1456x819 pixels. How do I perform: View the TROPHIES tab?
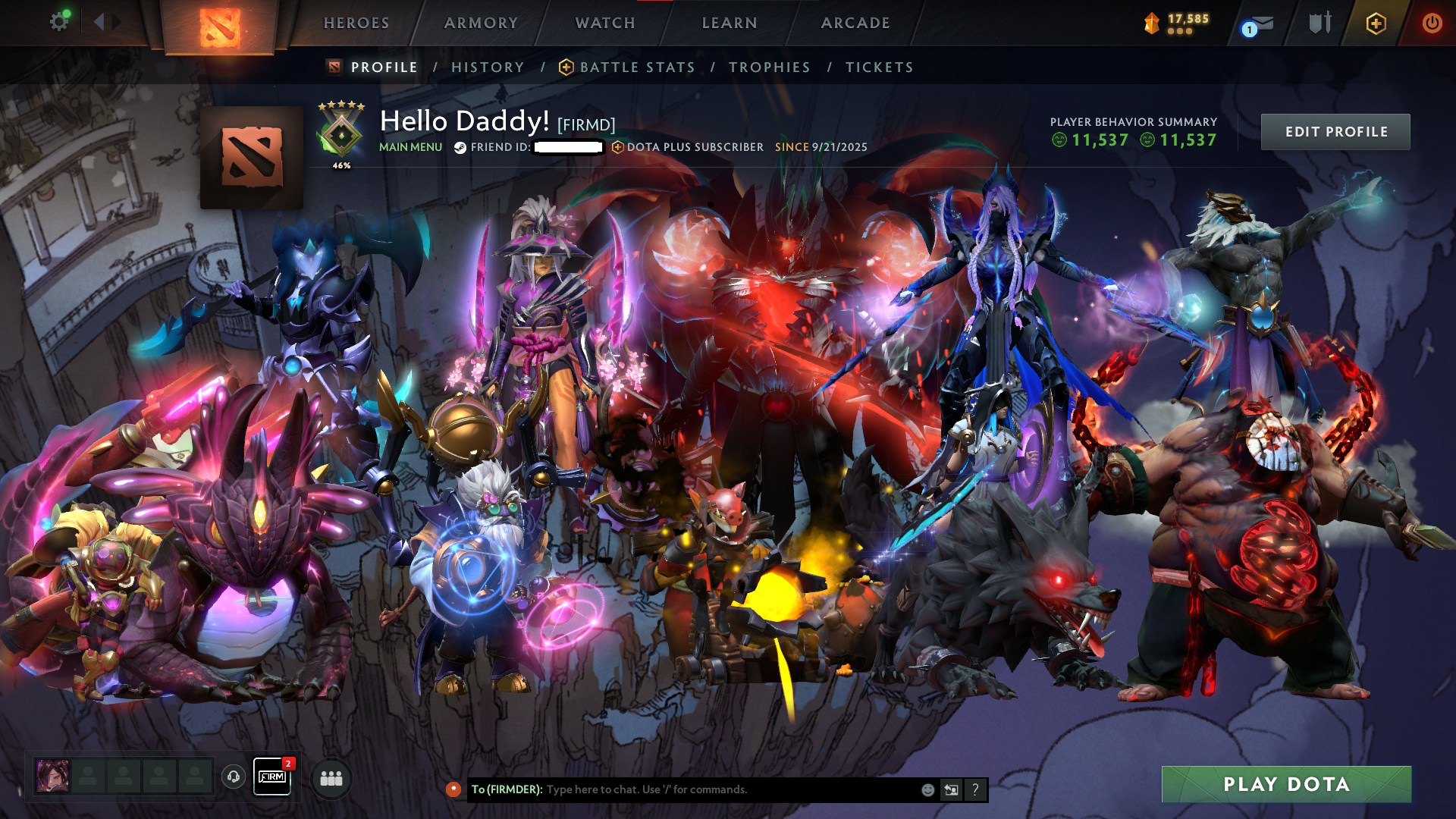[770, 67]
